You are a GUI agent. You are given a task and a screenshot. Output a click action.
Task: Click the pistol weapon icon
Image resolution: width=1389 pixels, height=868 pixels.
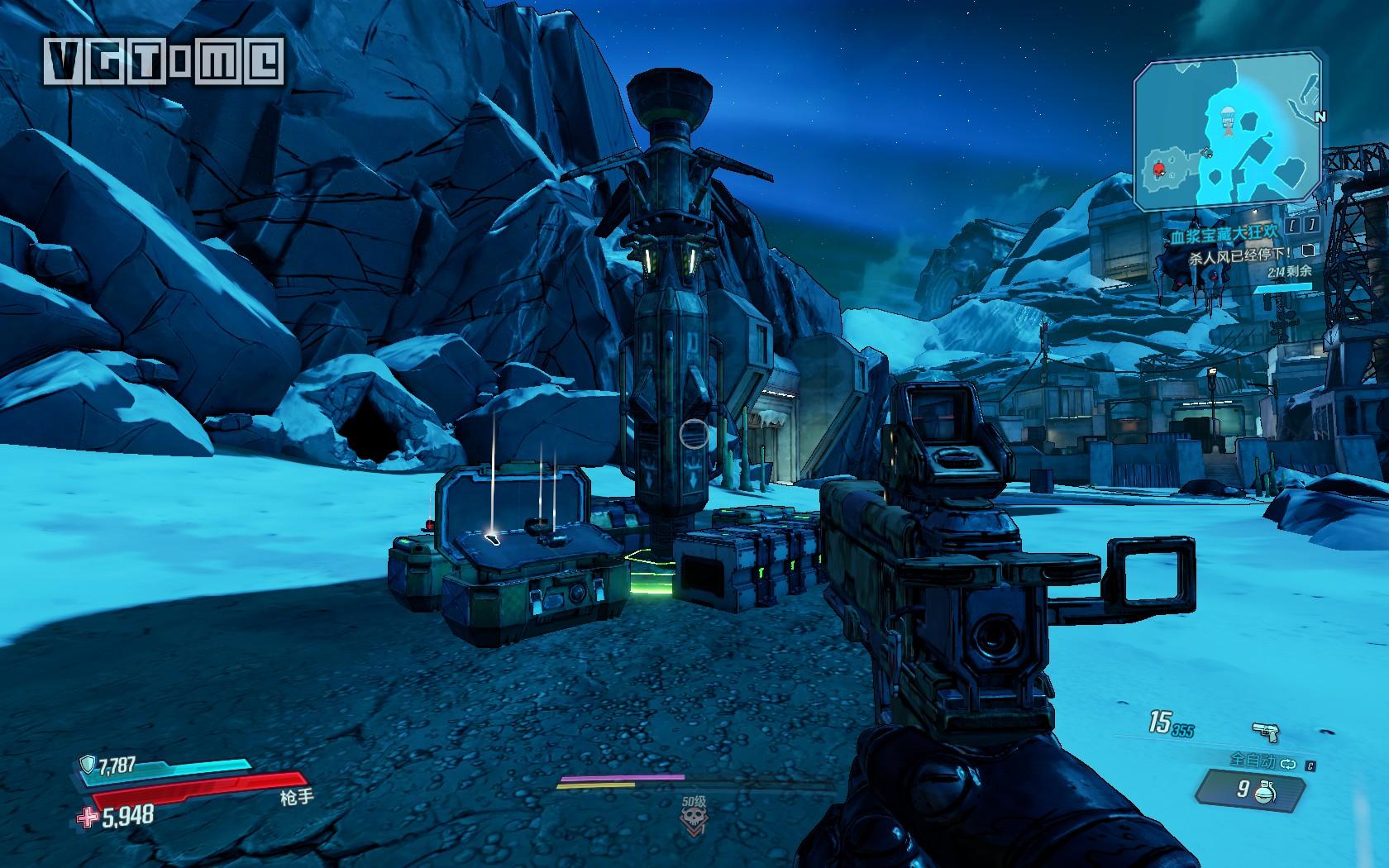click(x=1265, y=732)
